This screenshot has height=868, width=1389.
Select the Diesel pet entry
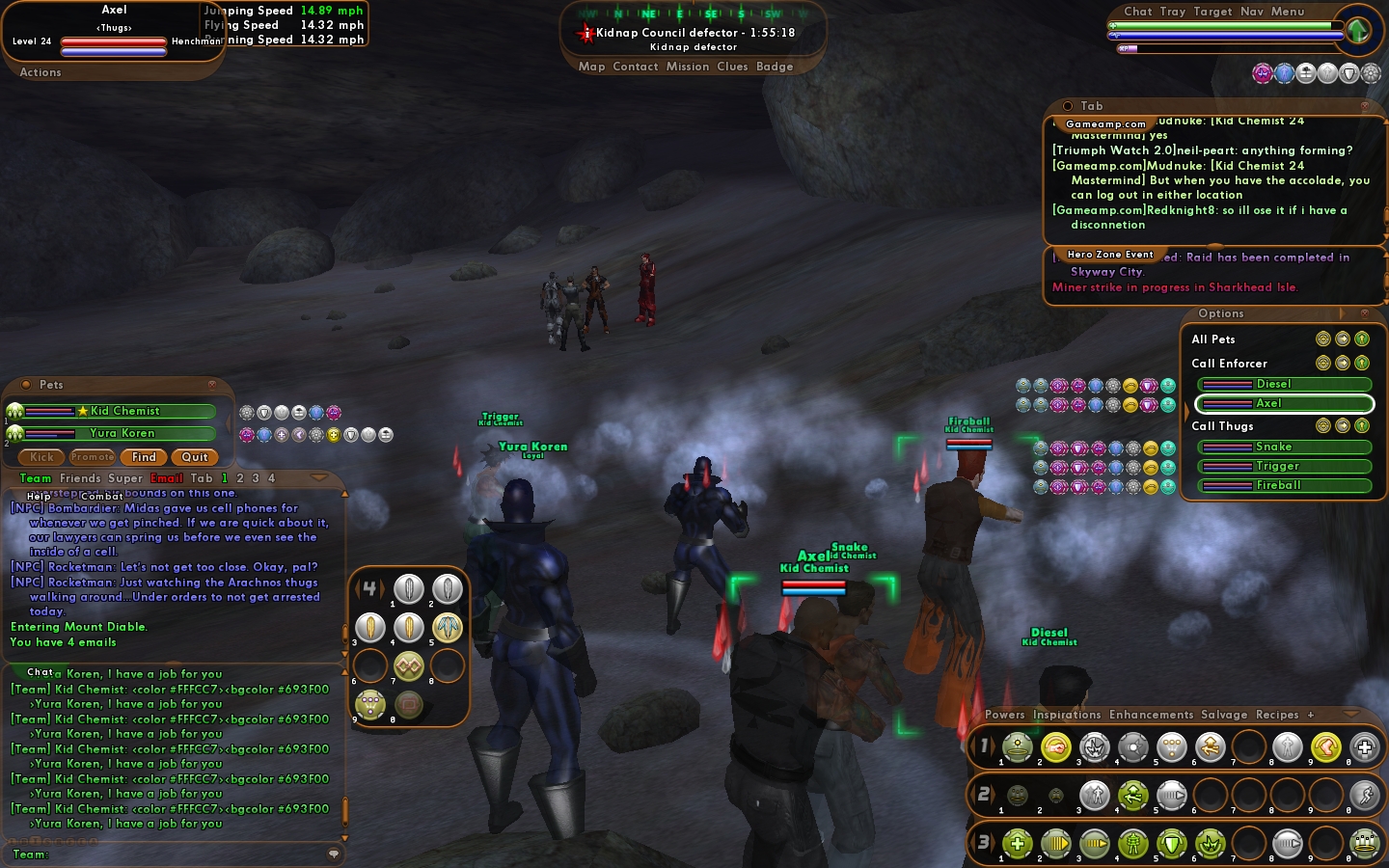[1284, 384]
